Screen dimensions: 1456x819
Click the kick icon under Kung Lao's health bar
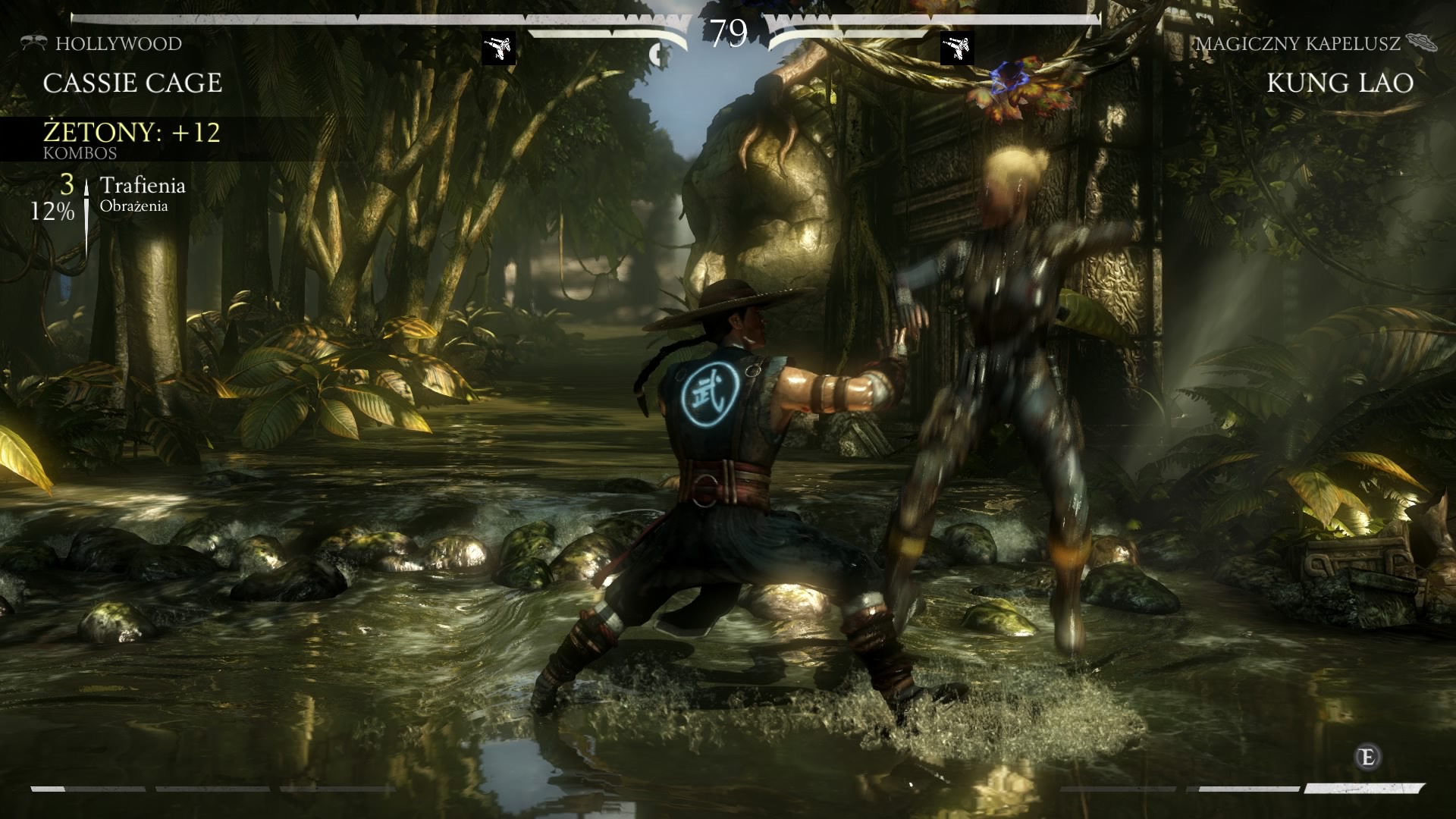pos(956,48)
